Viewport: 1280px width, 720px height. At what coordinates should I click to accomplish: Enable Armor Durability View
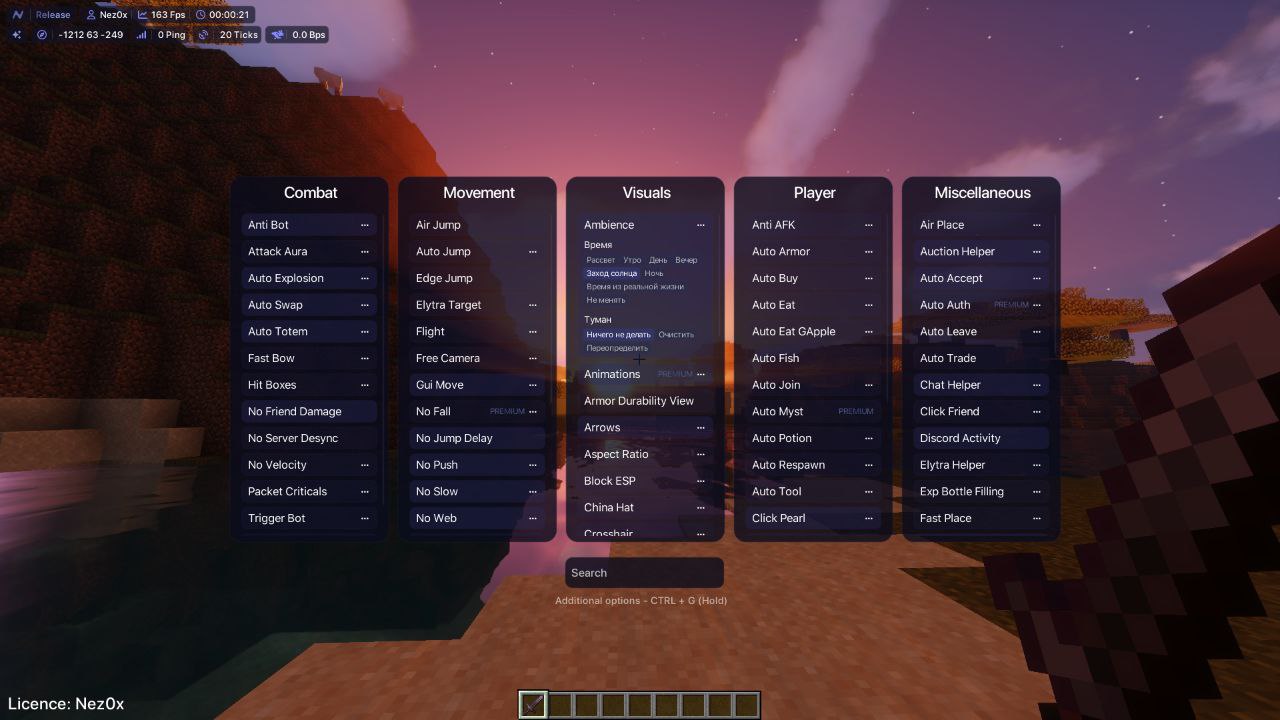point(639,401)
